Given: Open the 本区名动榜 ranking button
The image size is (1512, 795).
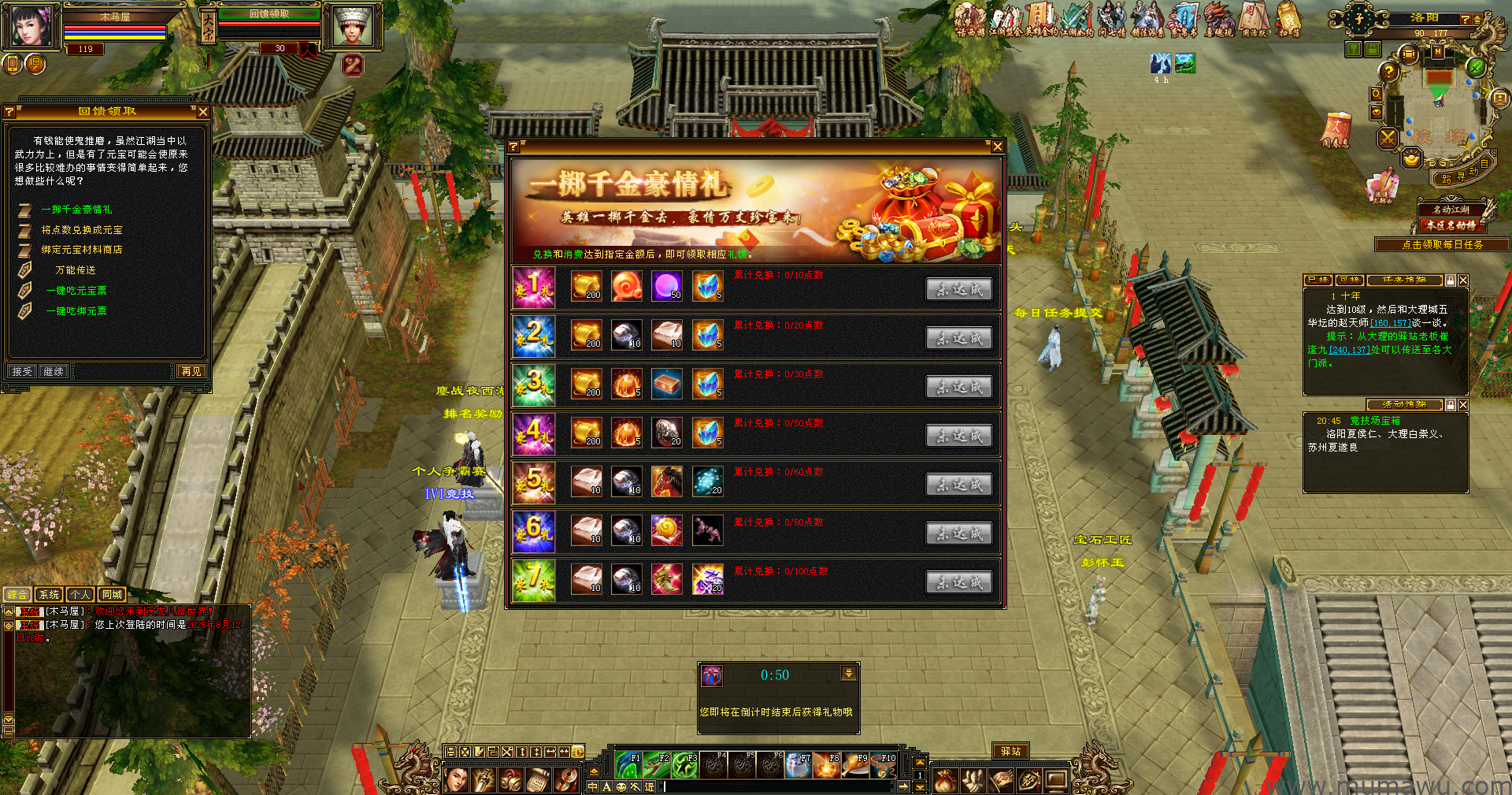Looking at the screenshot, I should click(x=1451, y=225).
